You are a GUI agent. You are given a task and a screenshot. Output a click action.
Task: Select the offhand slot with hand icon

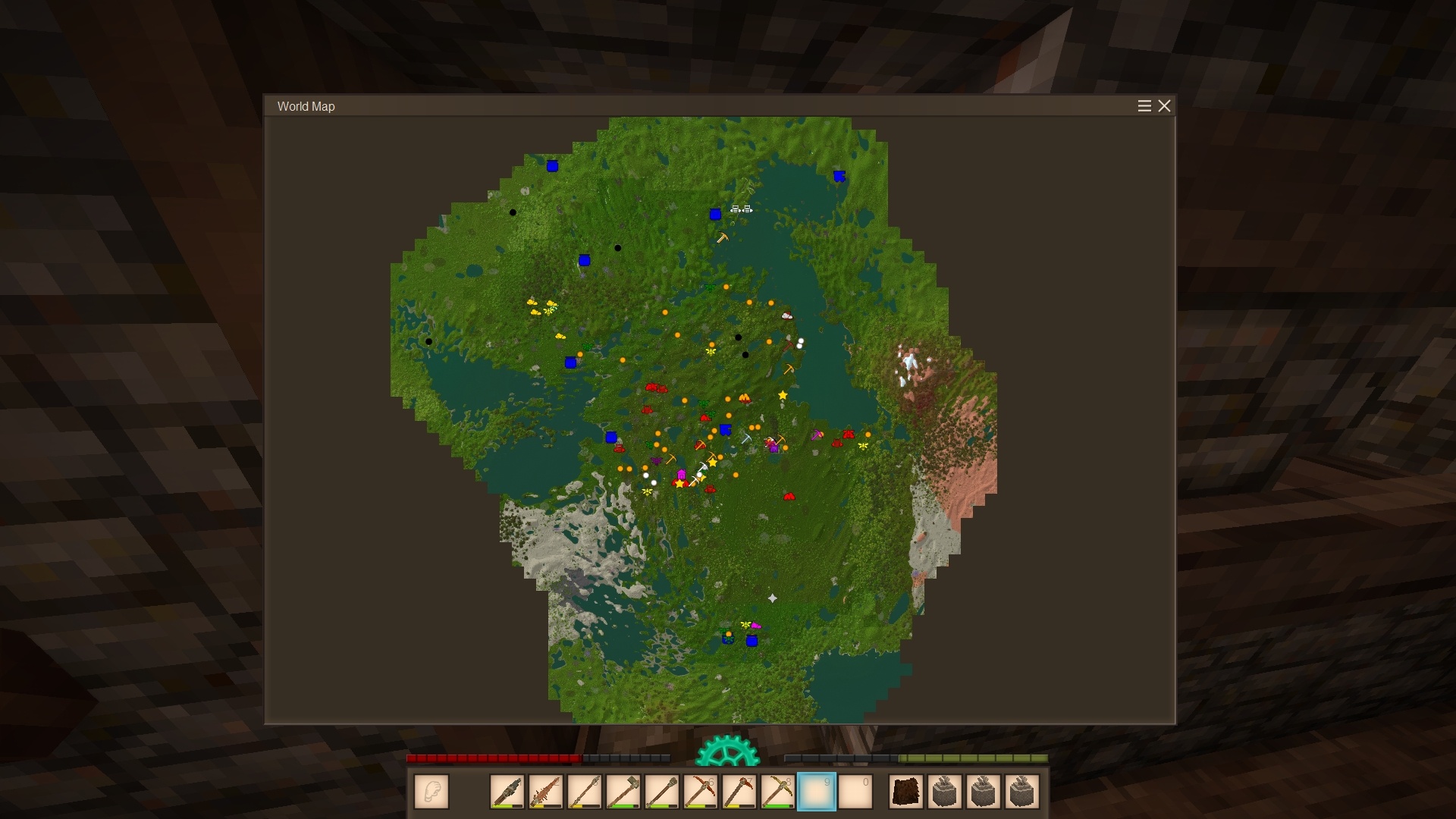pyautogui.click(x=431, y=792)
